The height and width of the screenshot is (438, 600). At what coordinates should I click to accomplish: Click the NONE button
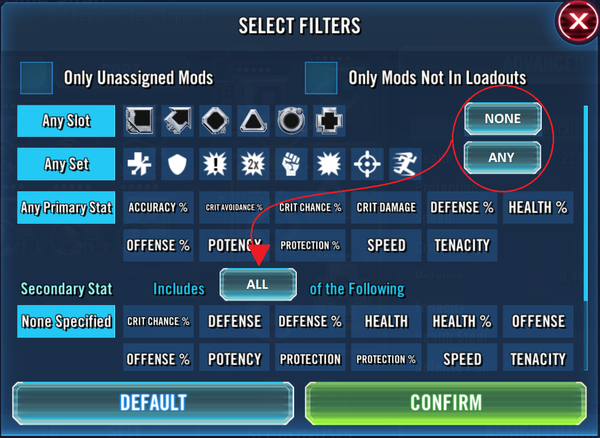[502, 118]
